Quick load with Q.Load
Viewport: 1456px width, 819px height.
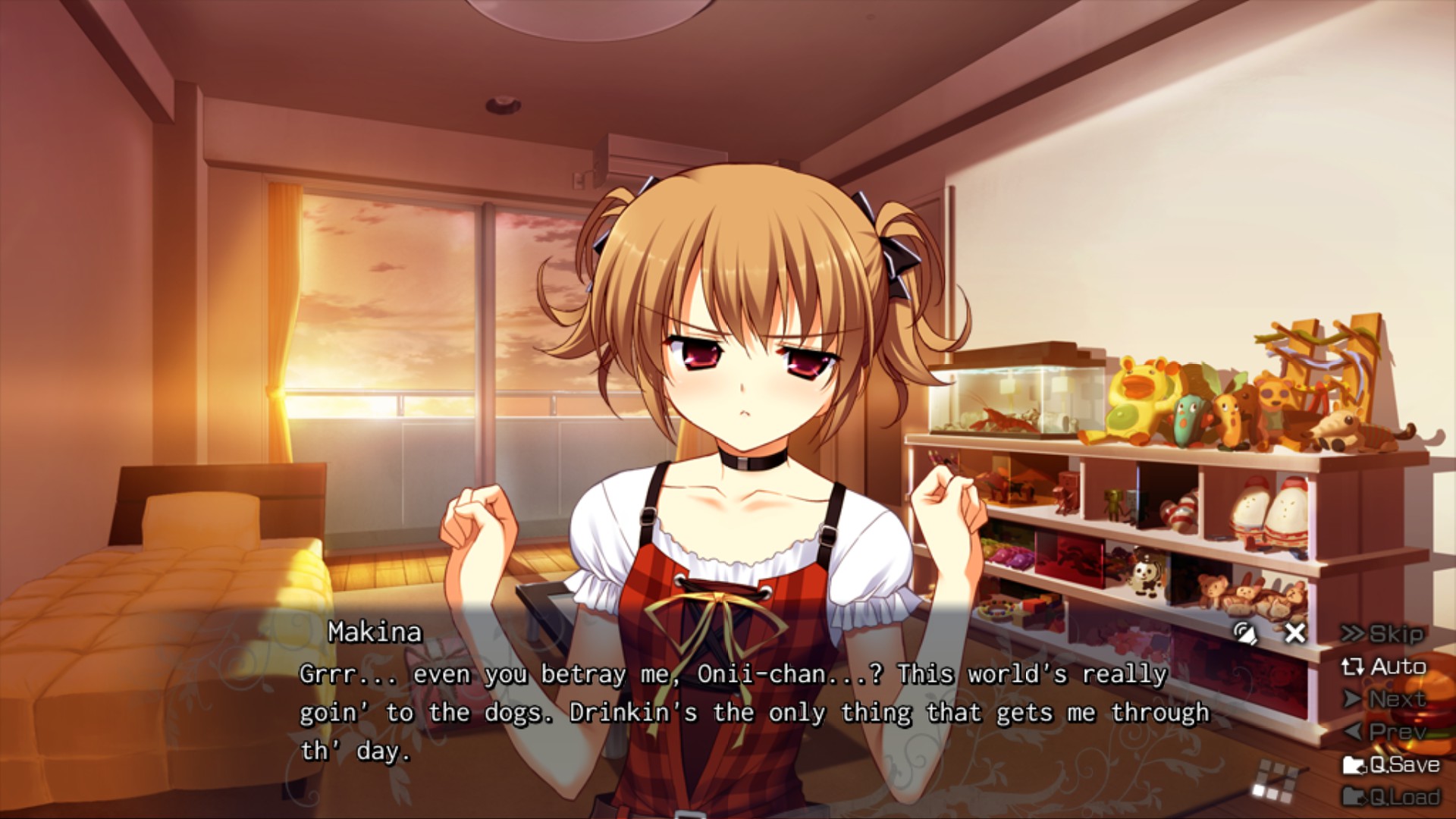[x=1392, y=797]
